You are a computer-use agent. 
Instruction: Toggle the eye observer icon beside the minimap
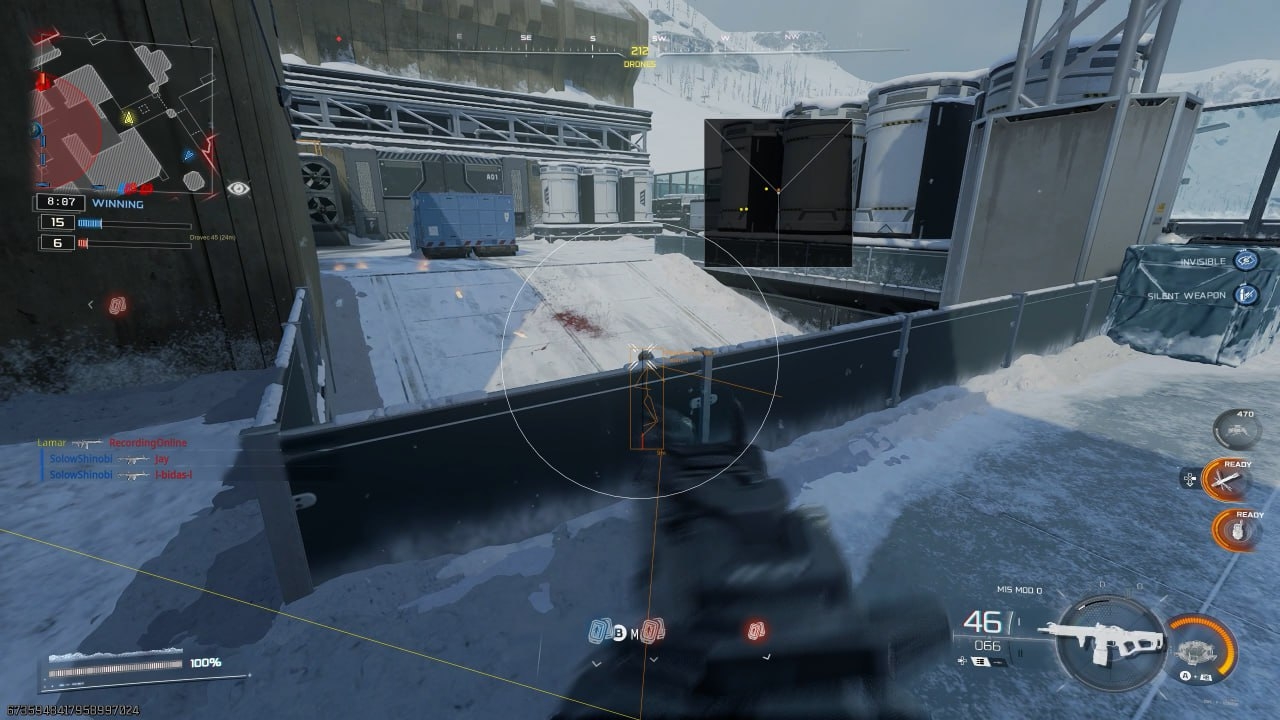(238, 188)
